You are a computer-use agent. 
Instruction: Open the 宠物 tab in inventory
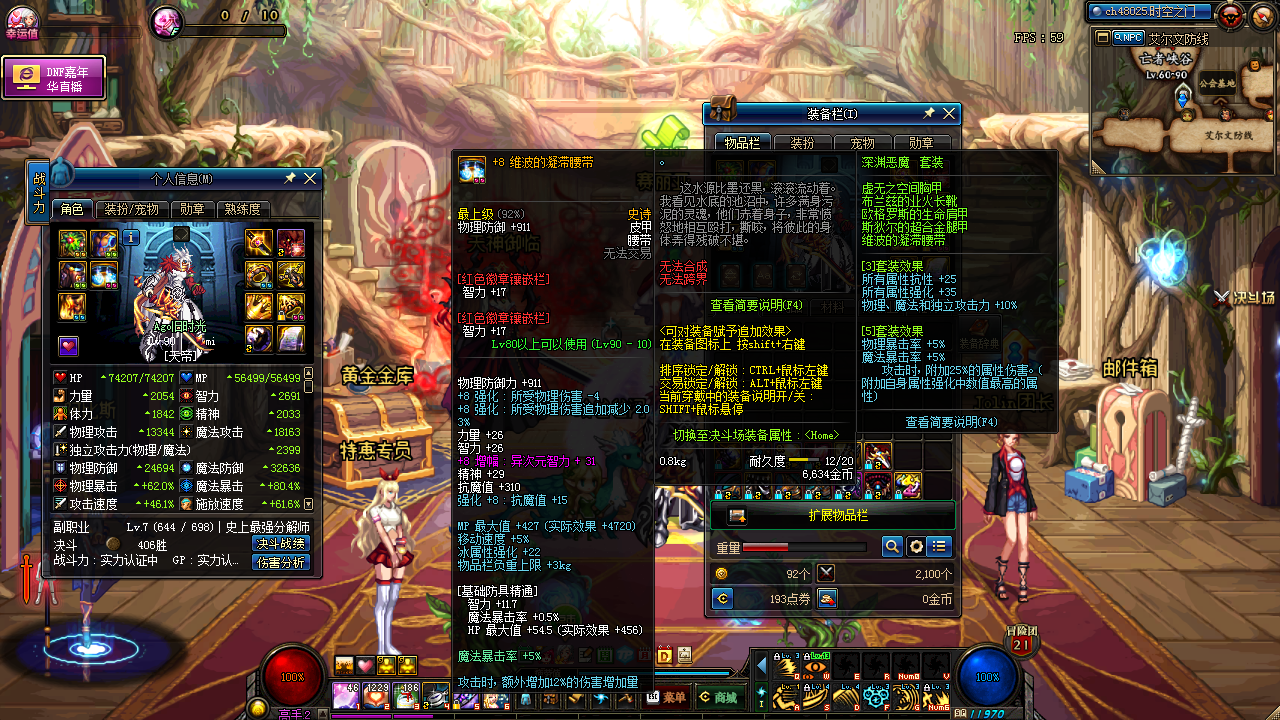[x=862, y=144]
